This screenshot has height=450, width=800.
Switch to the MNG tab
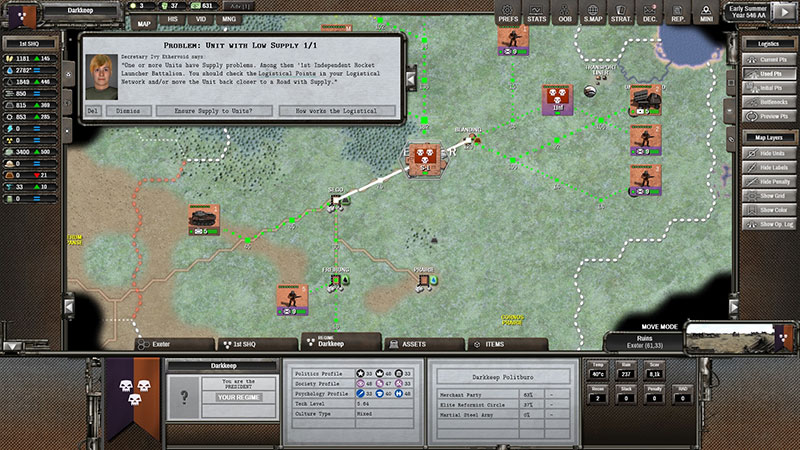[x=229, y=21]
